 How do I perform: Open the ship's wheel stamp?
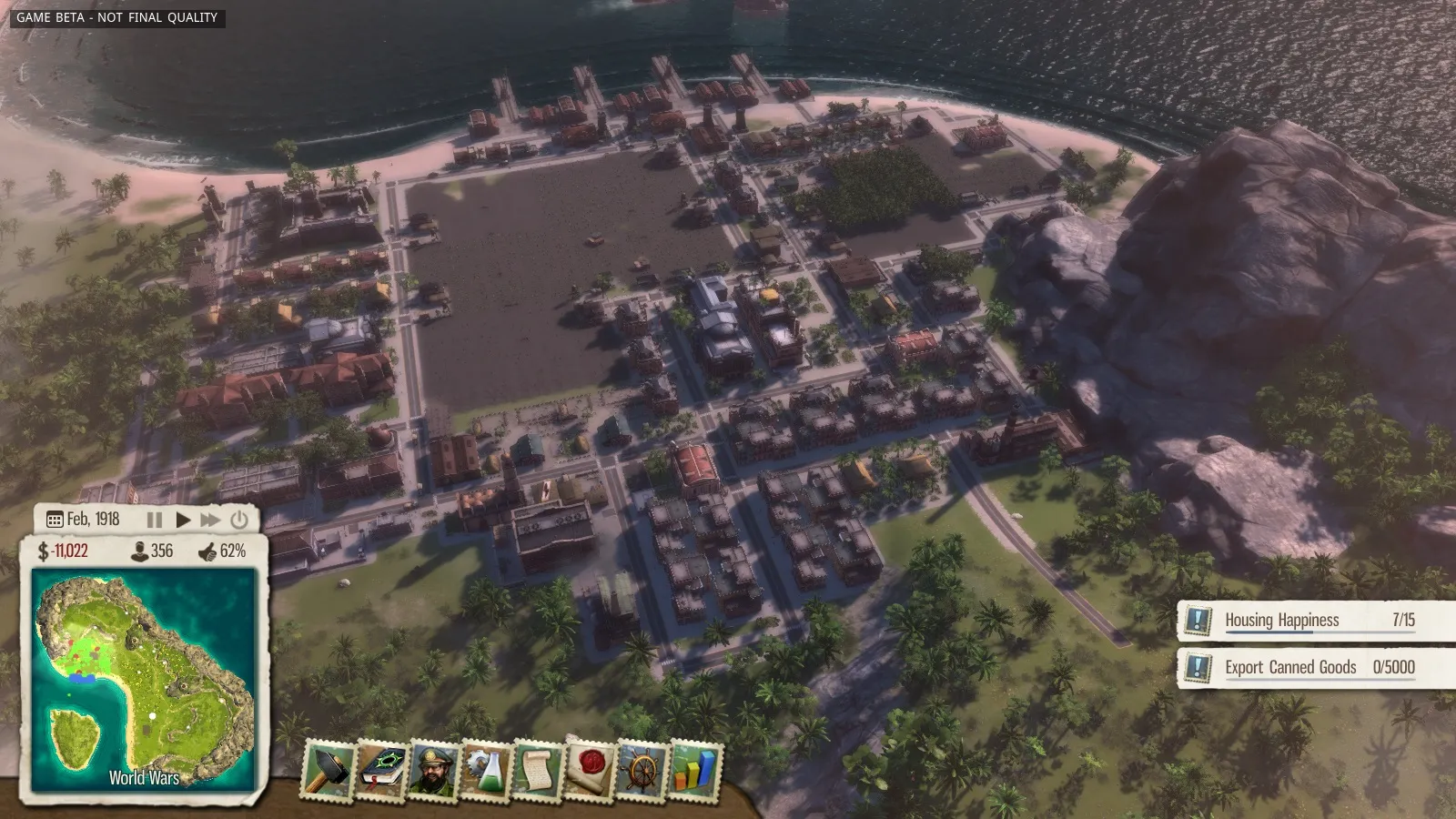coord(642,770)
